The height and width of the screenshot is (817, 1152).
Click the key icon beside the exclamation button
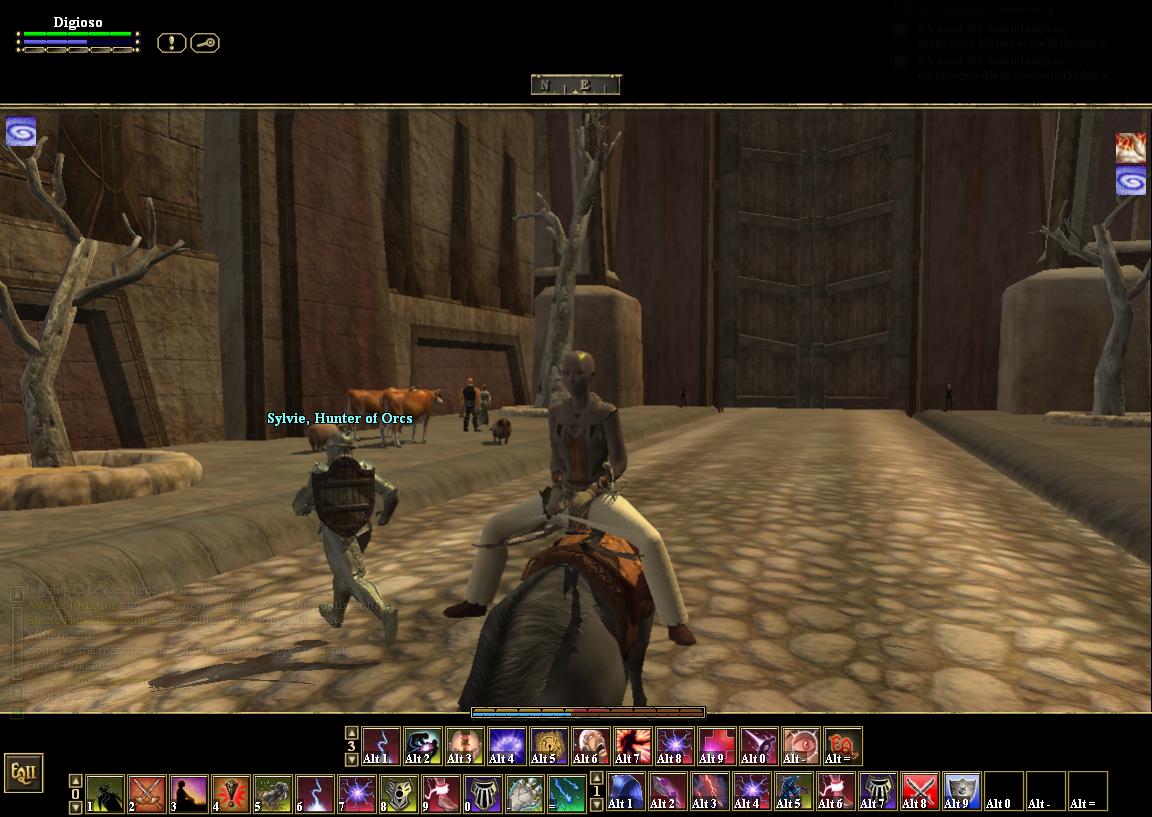(205, 43)
